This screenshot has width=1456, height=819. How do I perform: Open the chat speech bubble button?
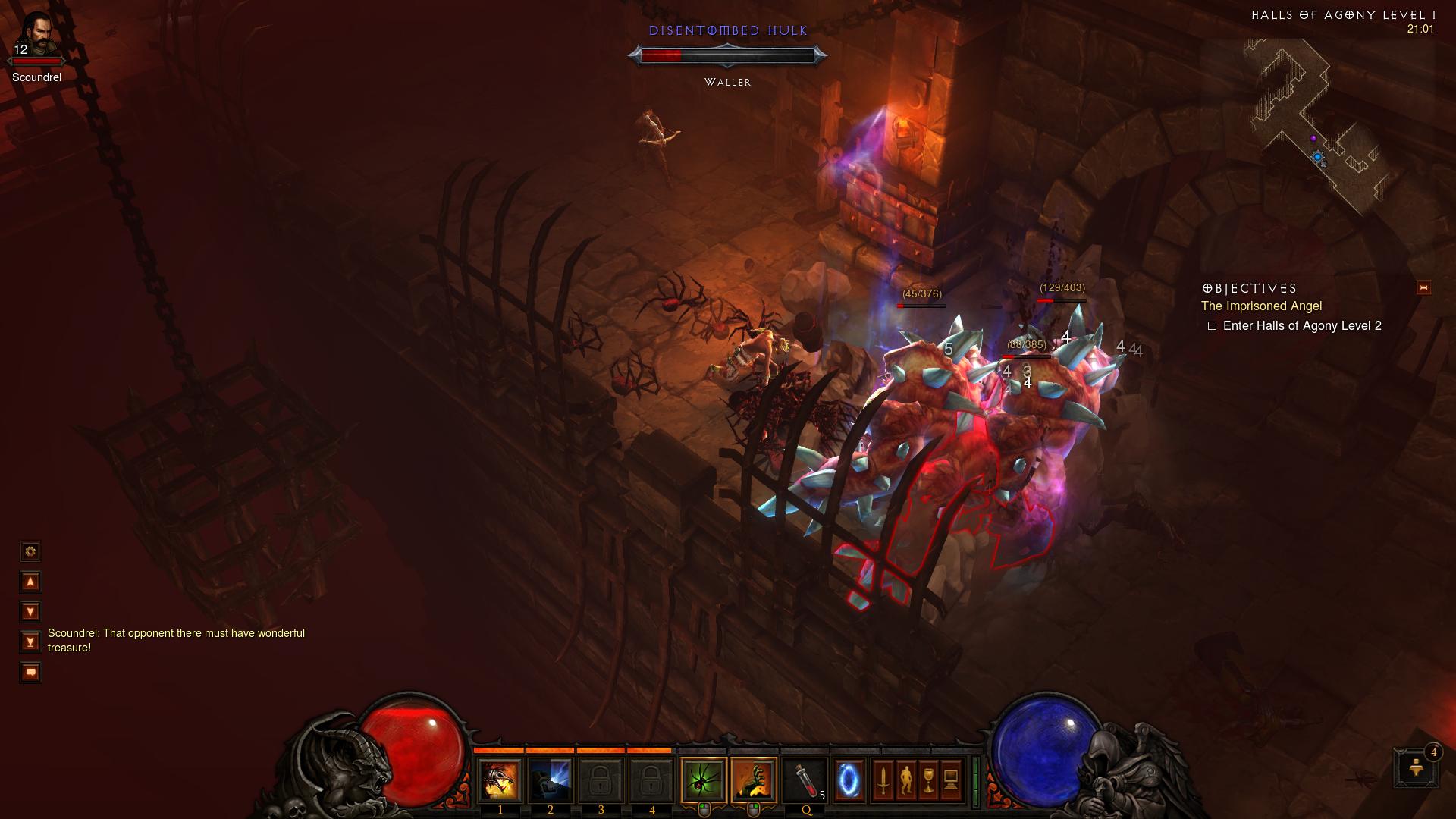30,672
